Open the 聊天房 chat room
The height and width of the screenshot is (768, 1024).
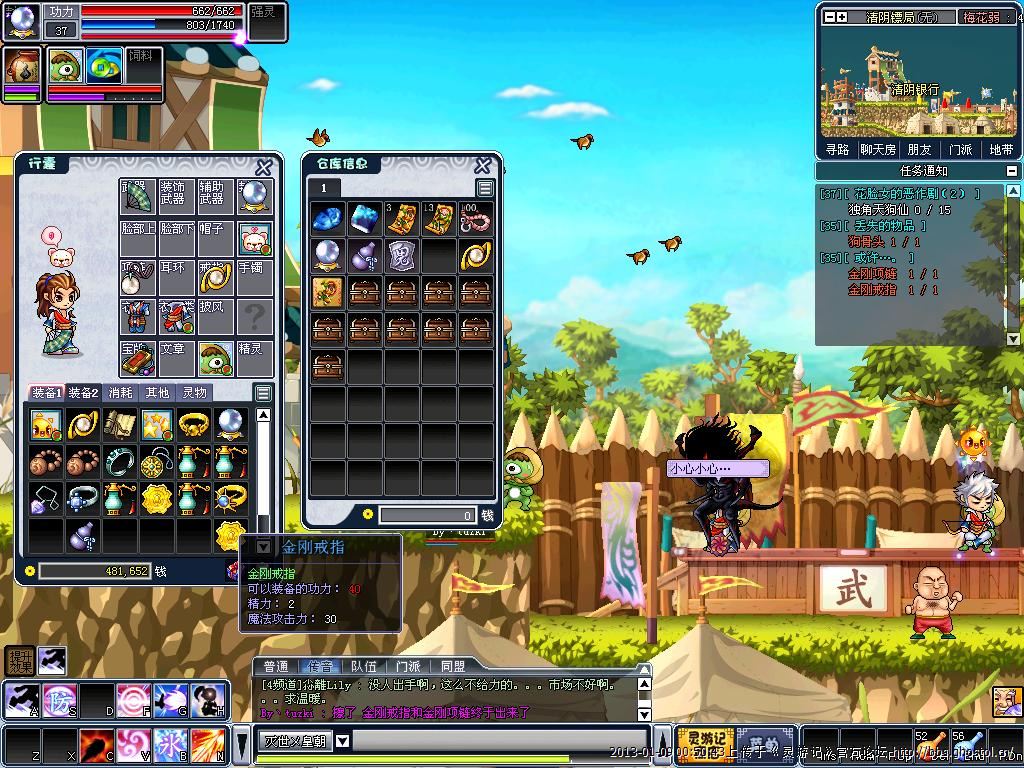pyautogui.click(x=878, y=149)
